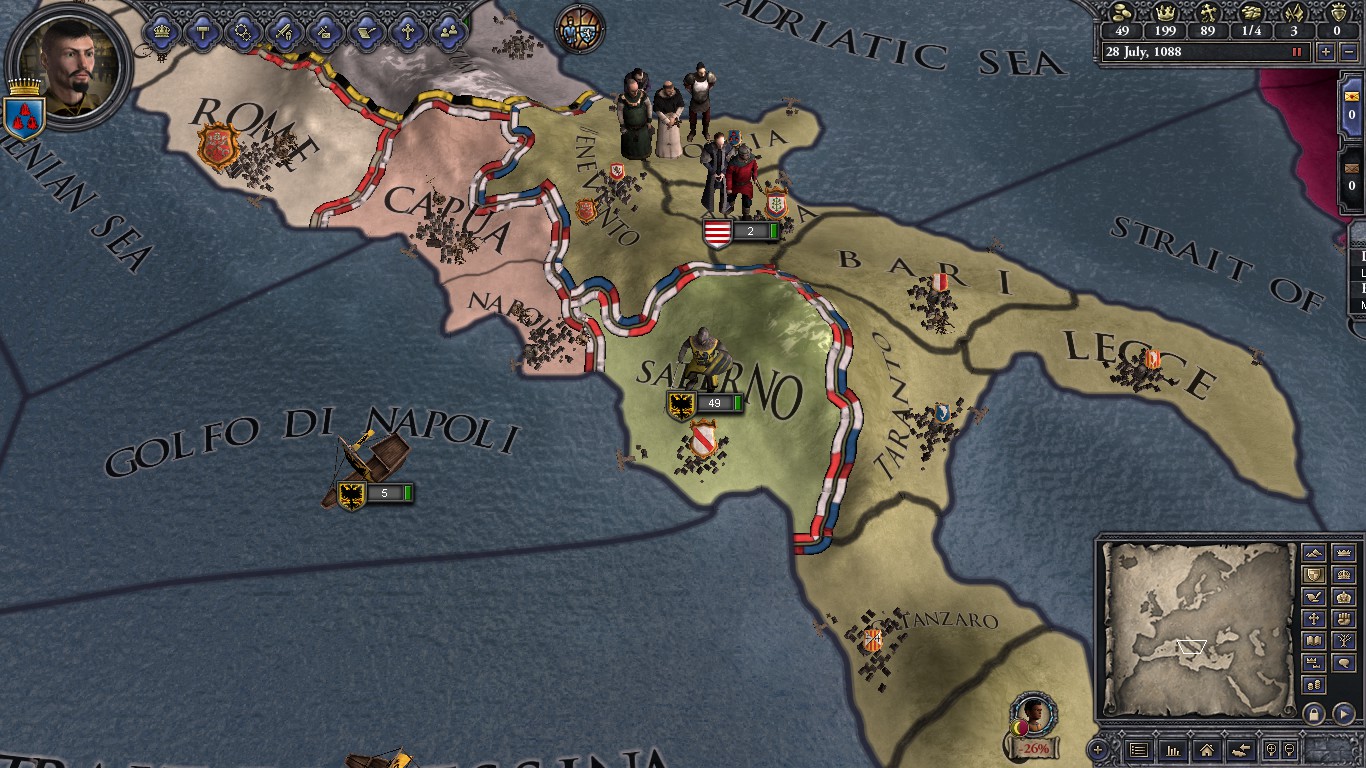1366x768 pixels.
Task: Select the open-book map mode
Action: coord(1314,641)
